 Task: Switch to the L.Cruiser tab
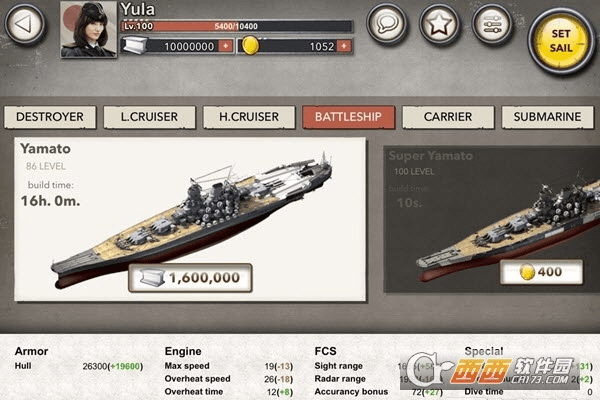click(x=149, y=117)
